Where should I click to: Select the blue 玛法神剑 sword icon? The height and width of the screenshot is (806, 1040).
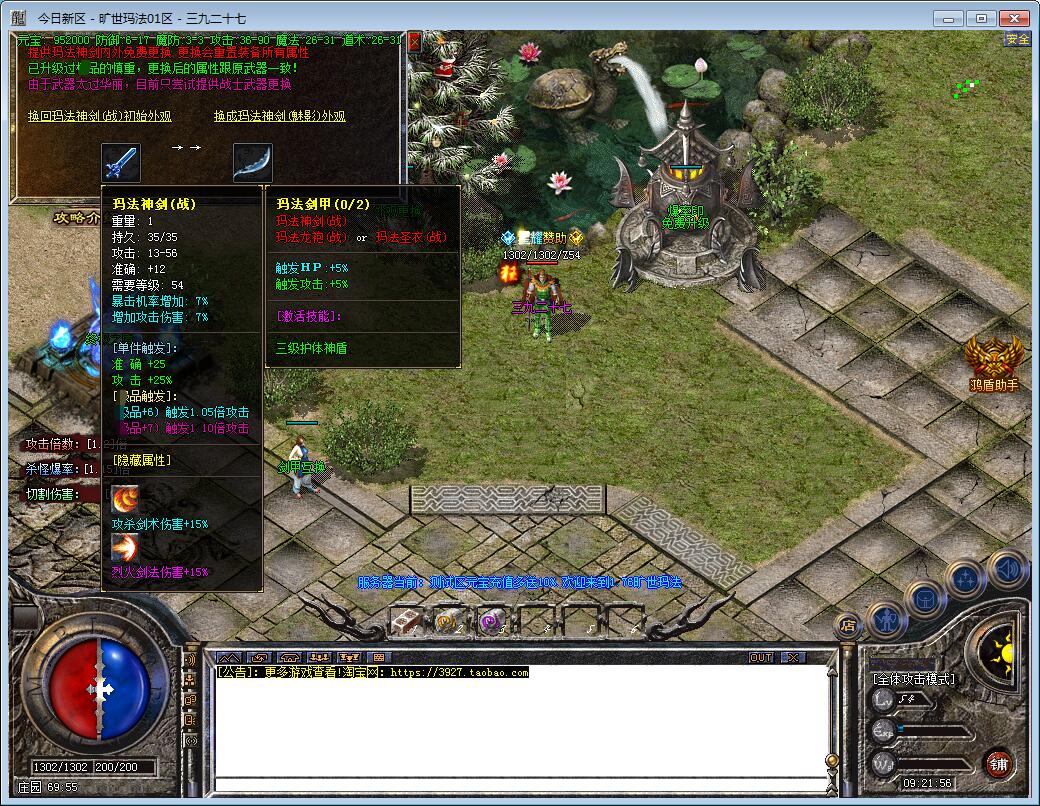click(121, 162)
